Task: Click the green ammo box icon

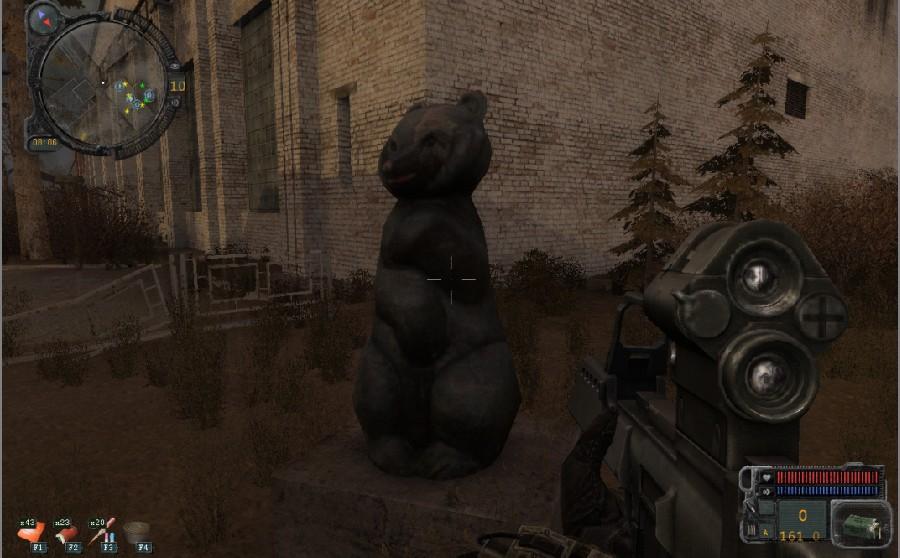Action: click(859, 522)
